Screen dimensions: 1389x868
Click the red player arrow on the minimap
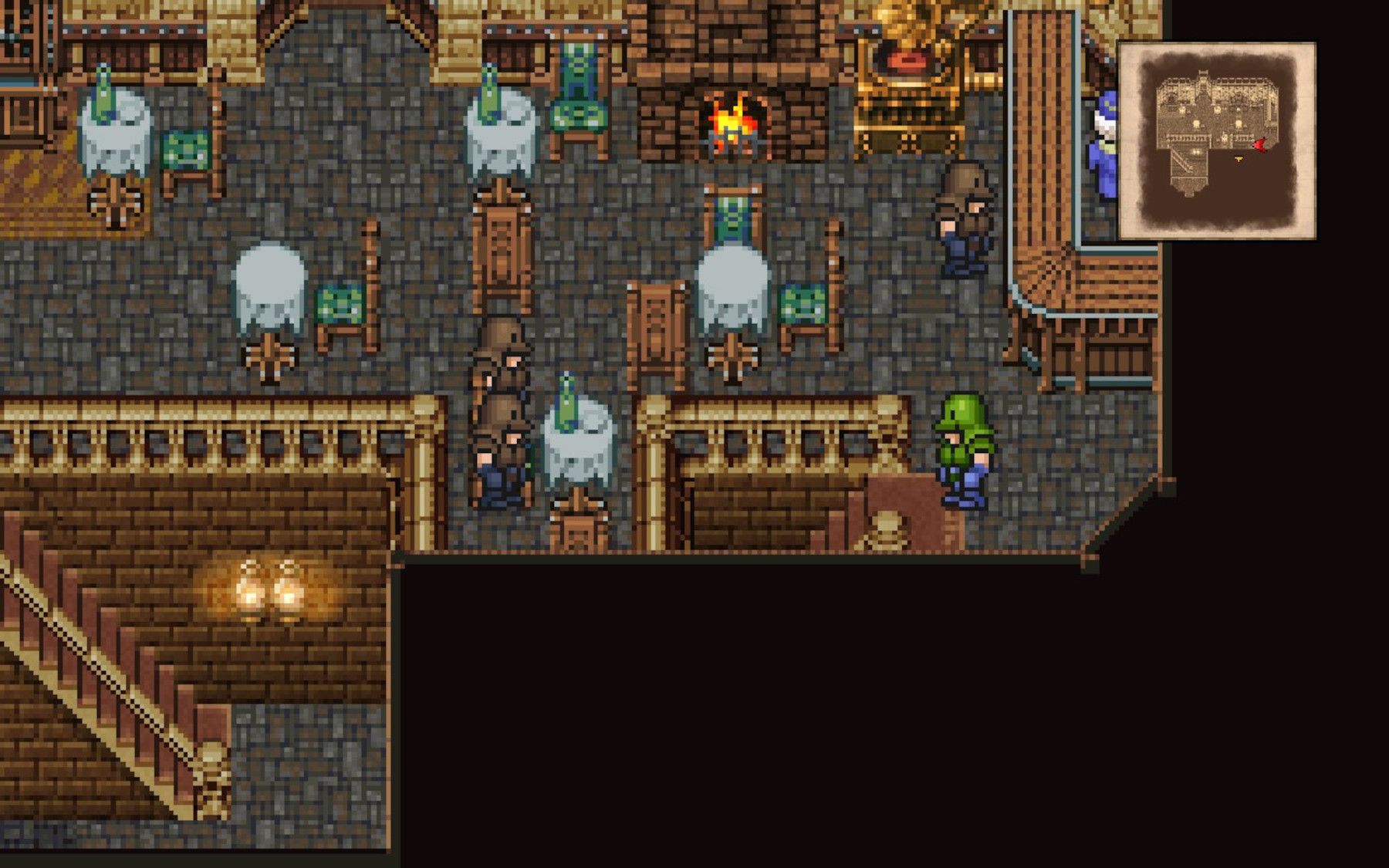(x=1260, y=144)
